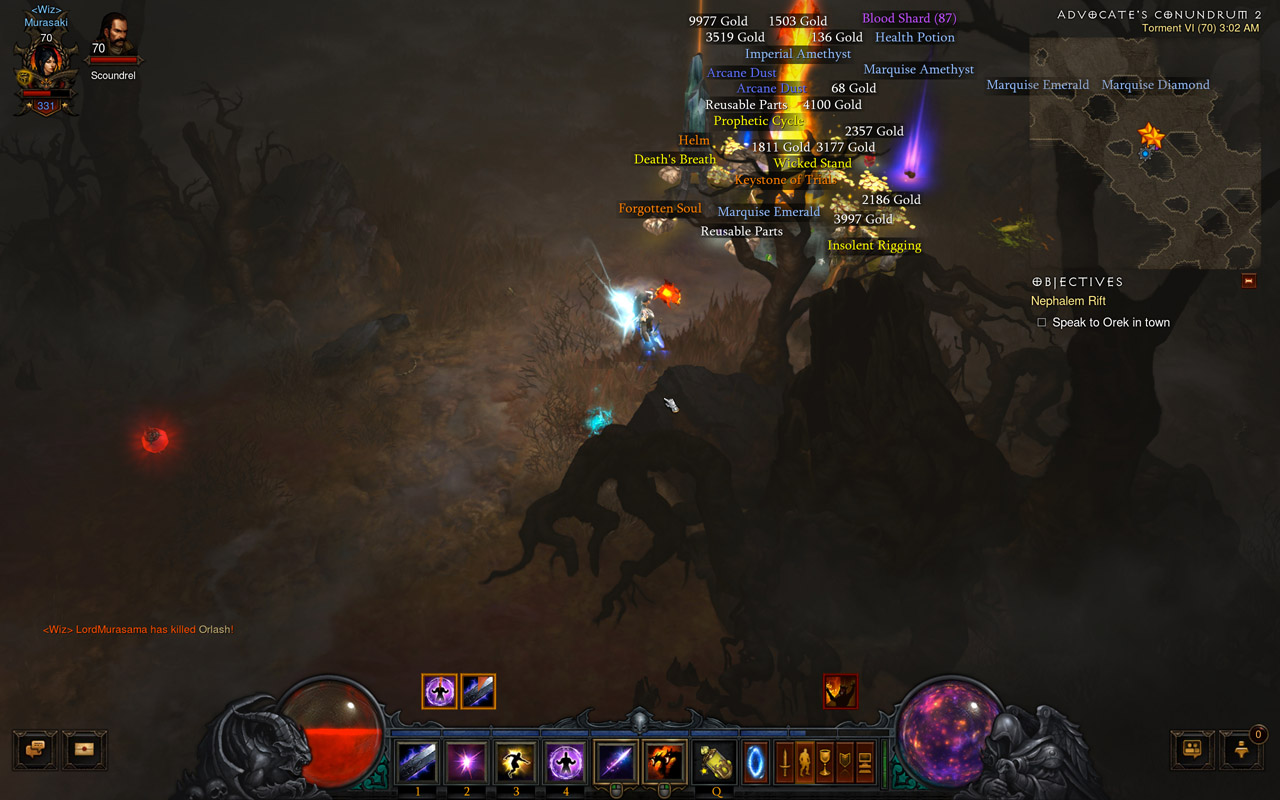Open the blue town portal
Viewport: 1280px width, 800px height.
tap(755, 764)
